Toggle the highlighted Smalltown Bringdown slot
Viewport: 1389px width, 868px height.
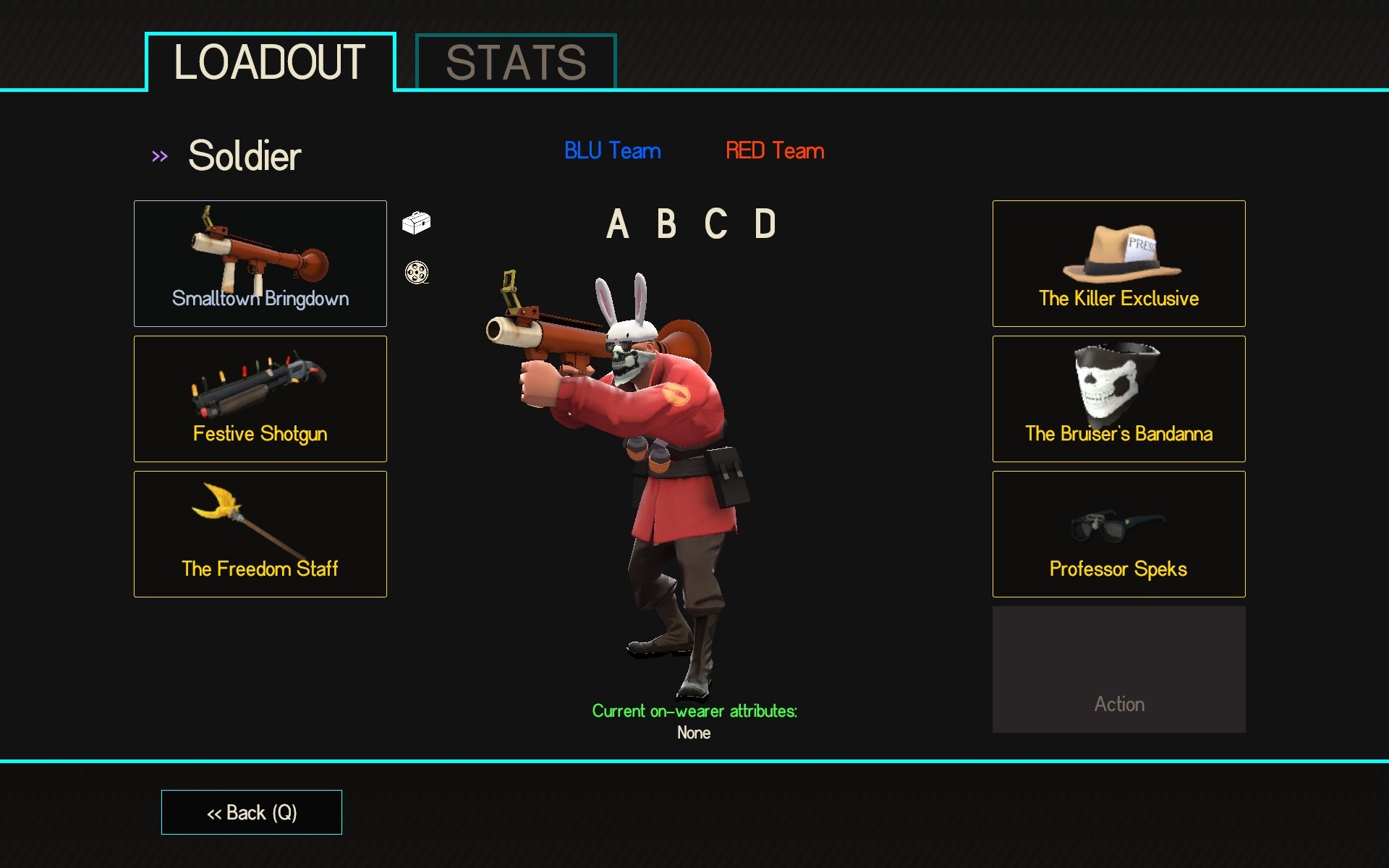[x=260, y=263]
